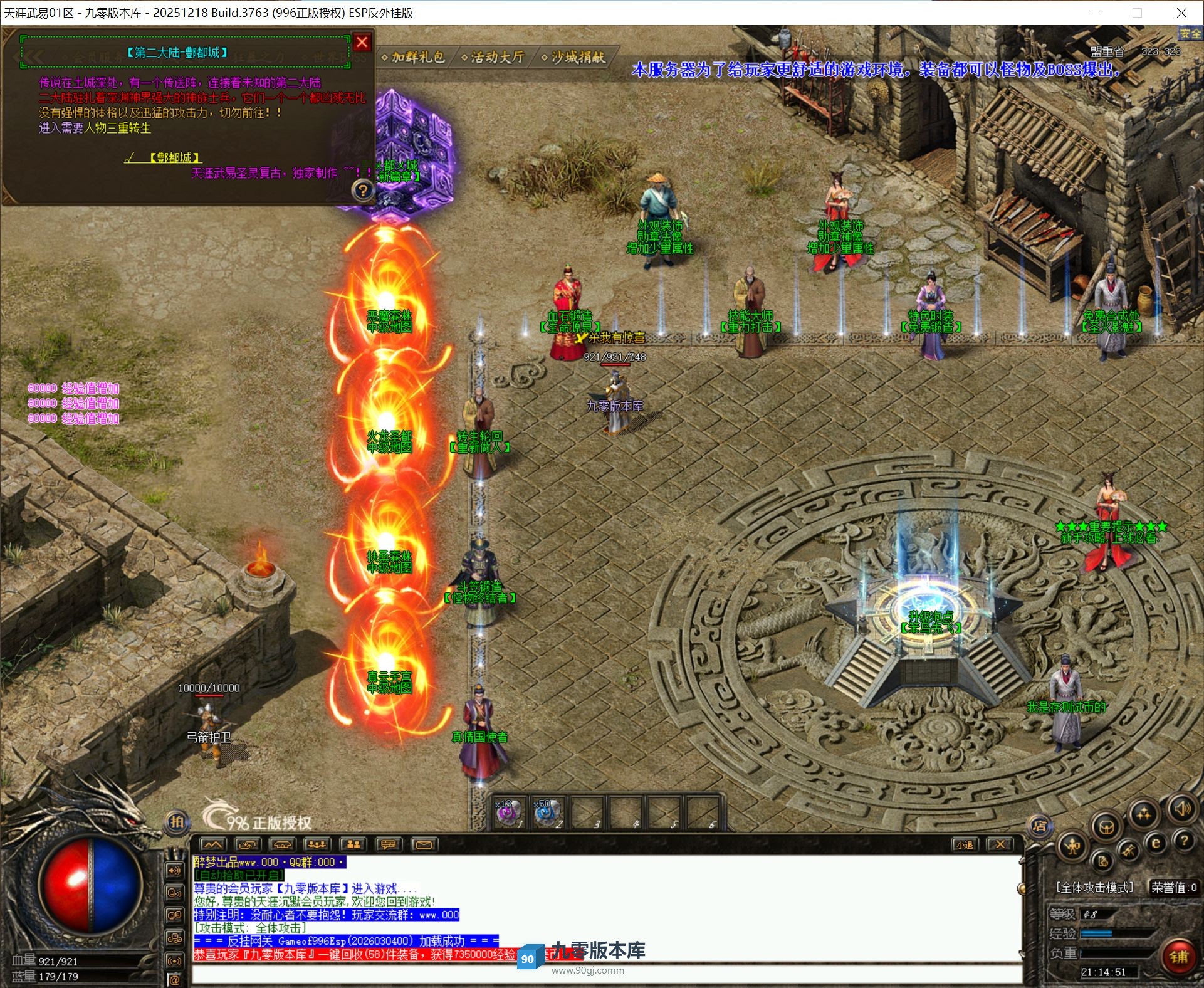Close the game window
This screenshot has width=1204, height=988.
coord(1181,13)
